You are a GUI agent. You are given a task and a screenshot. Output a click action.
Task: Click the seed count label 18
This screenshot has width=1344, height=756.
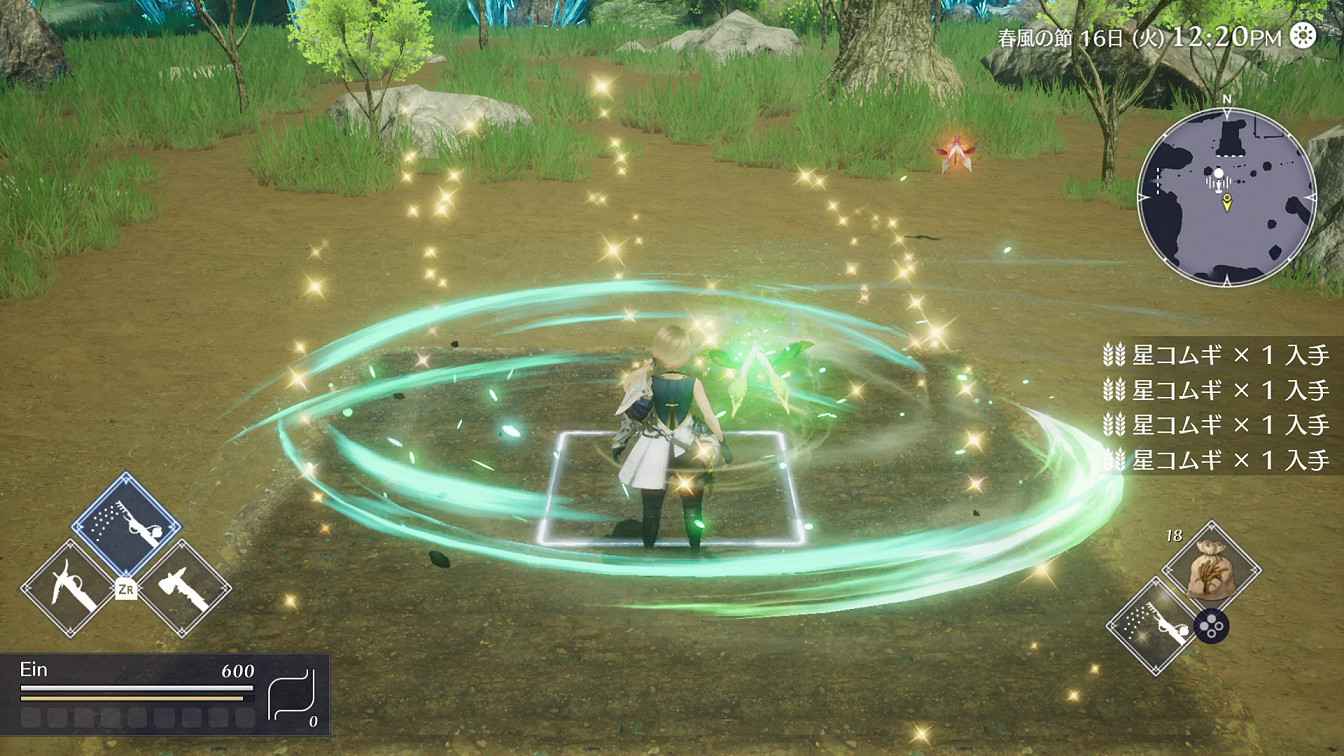pos(1174,535)
